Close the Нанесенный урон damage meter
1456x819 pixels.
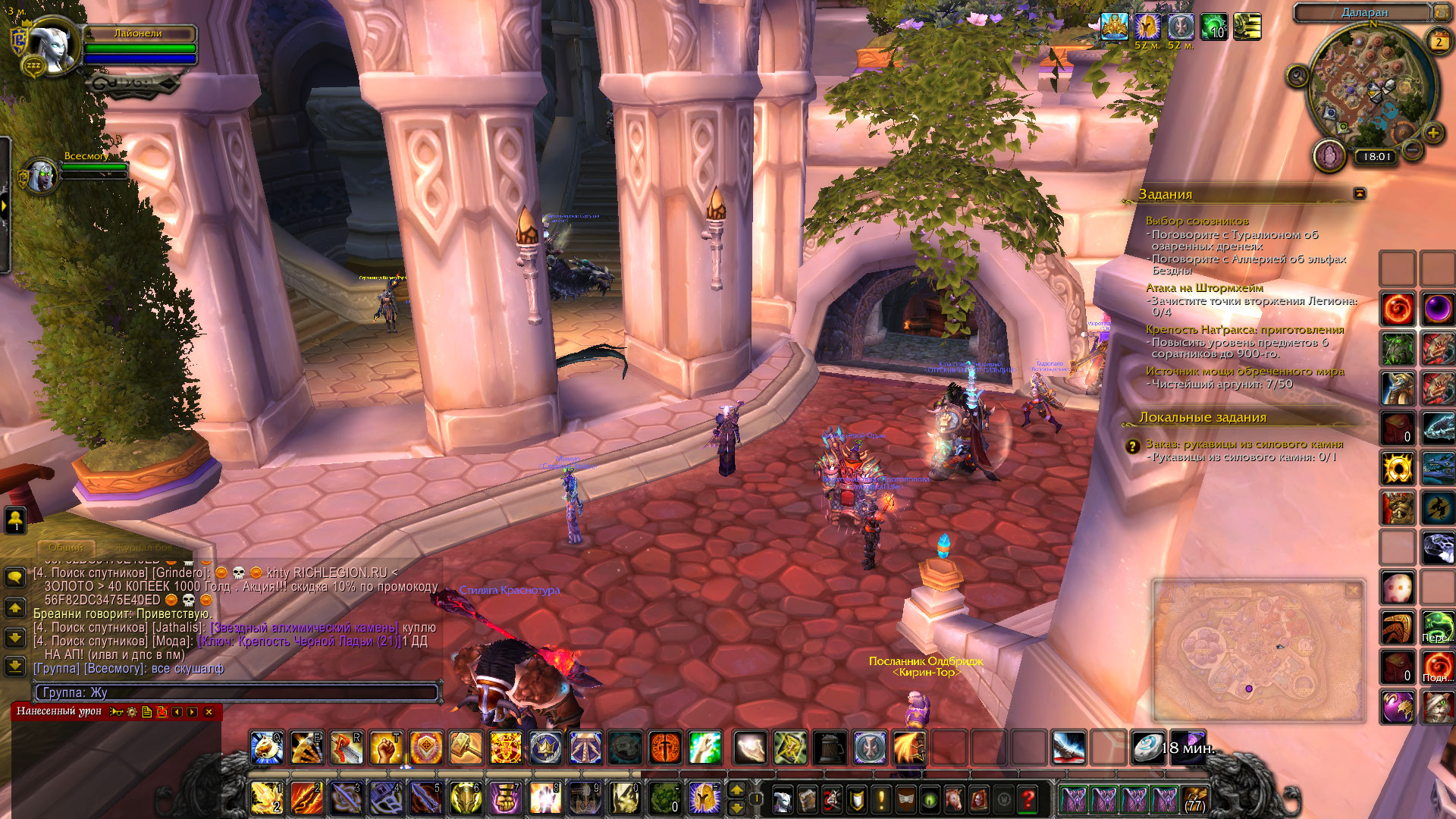[209, 712]
